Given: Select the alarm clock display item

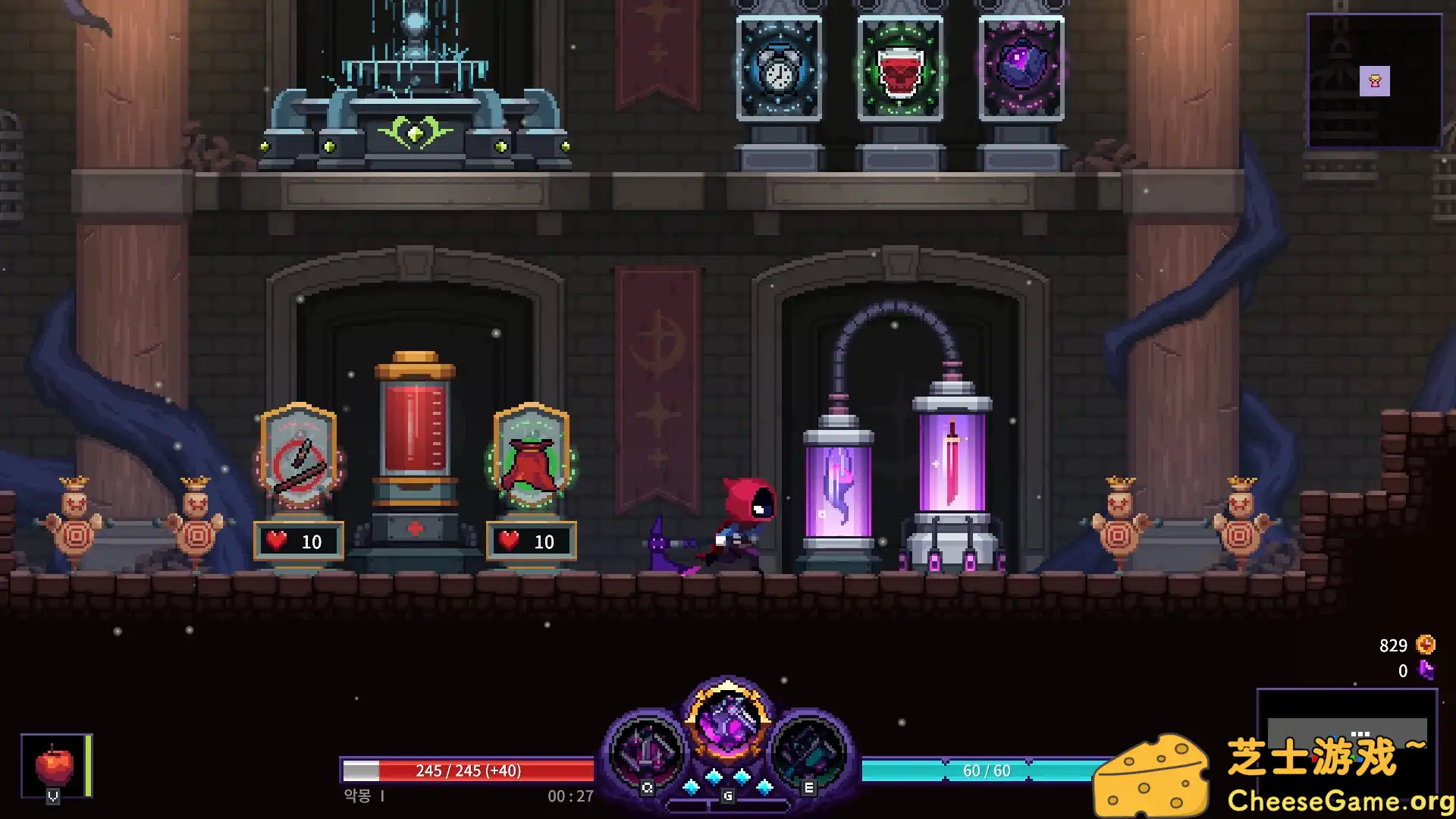Looking at the screenshot, I should coord(779,68).
